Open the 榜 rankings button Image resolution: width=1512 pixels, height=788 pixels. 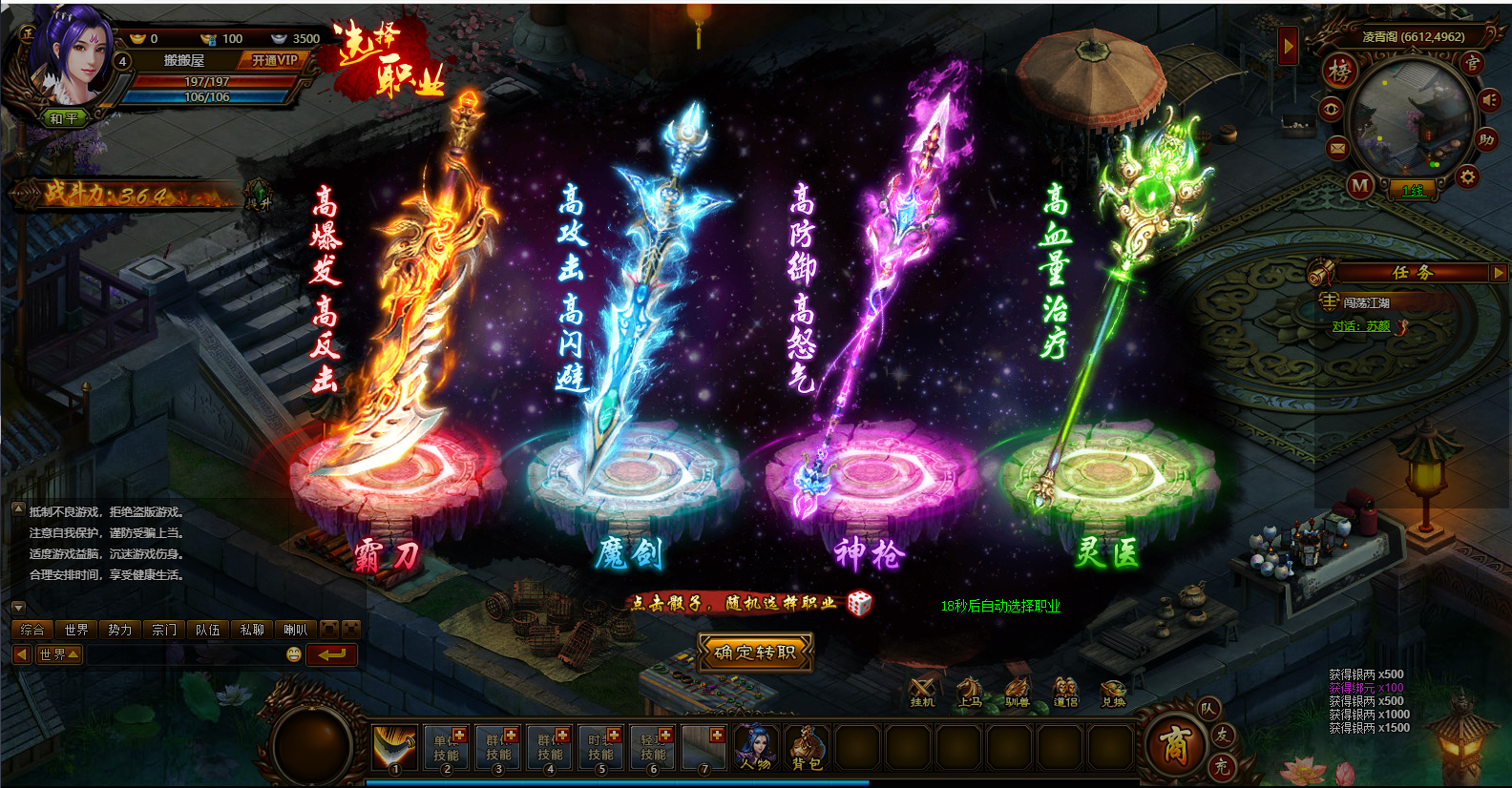pos(1340,70)
